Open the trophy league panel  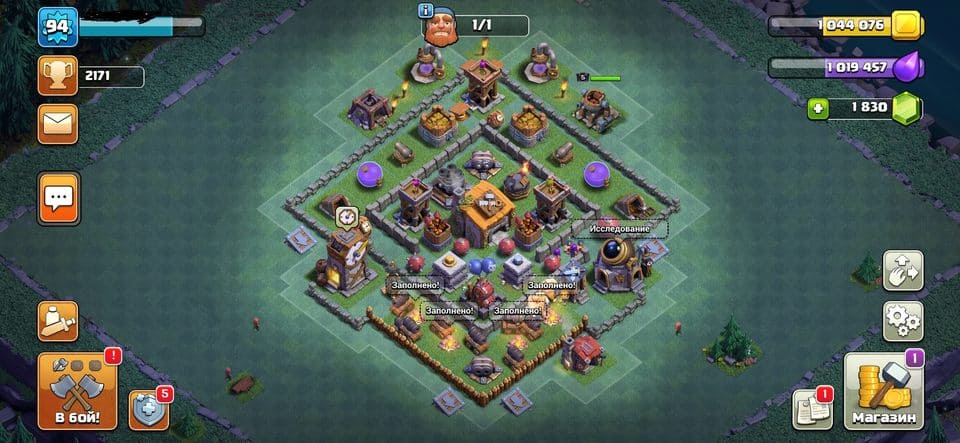(58, 76)
